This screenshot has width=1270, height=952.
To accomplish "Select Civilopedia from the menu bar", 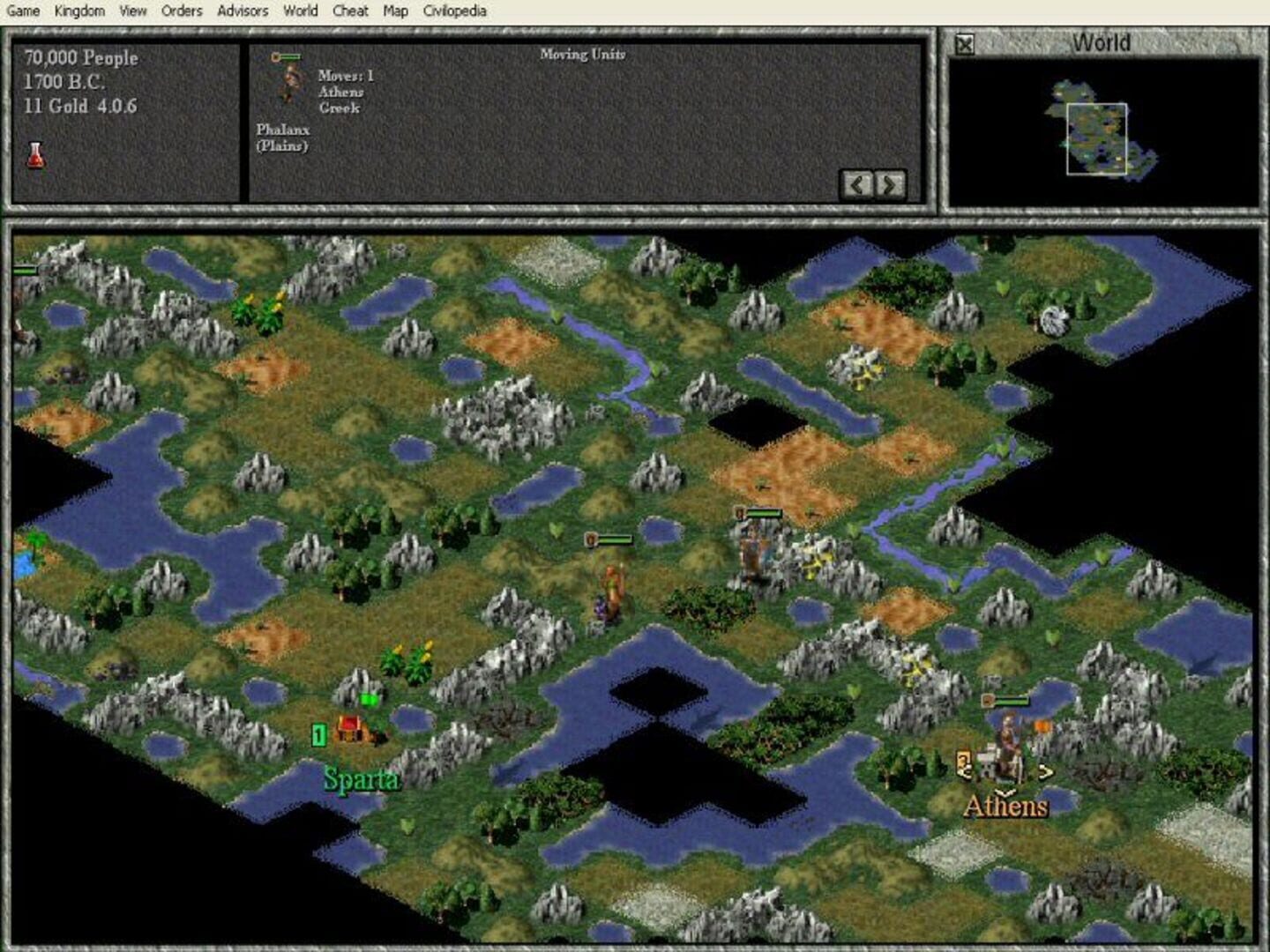I will pos(453,11).
